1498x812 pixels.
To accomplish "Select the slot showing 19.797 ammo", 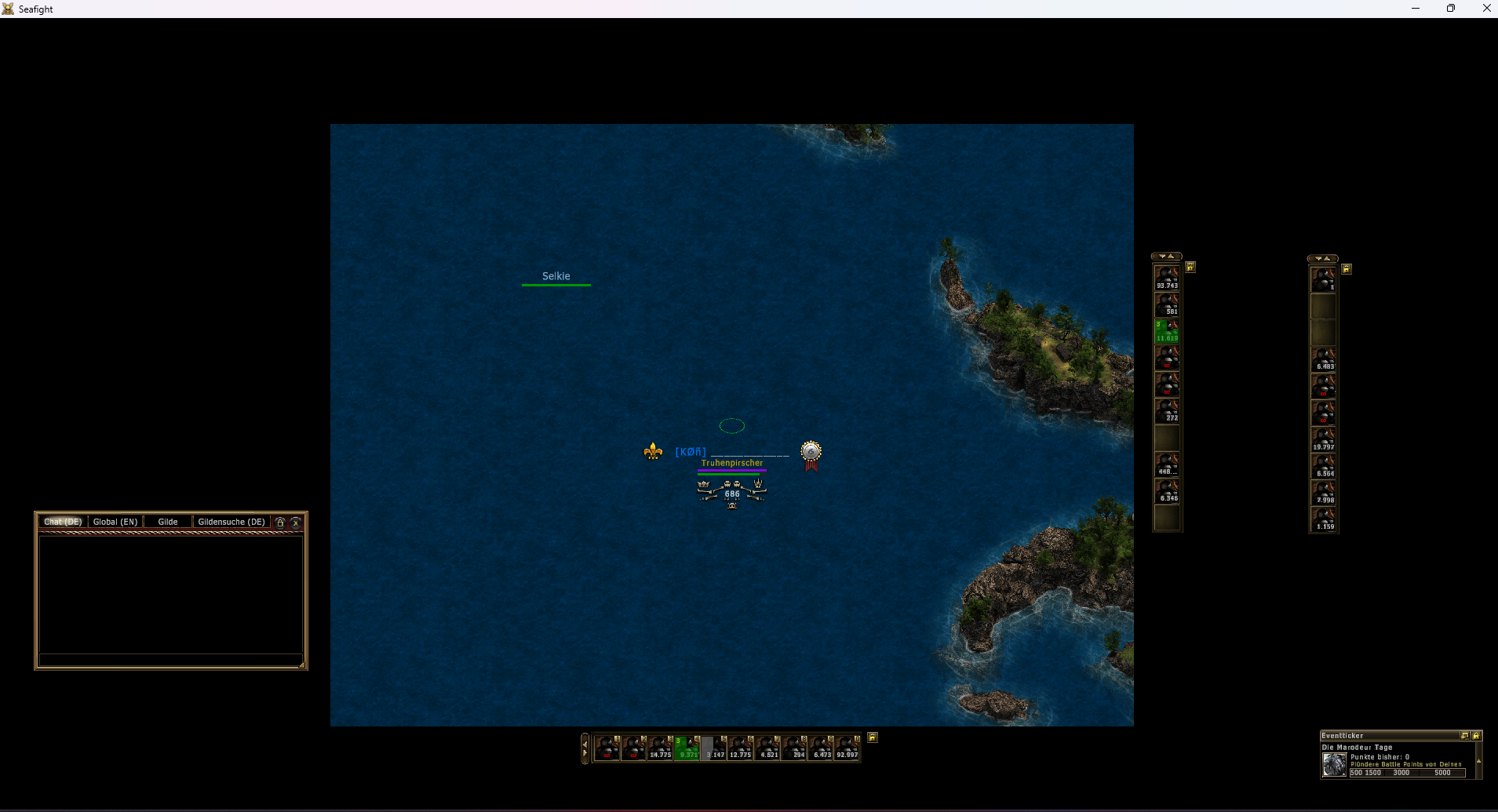I will click(x=1324, y=439).
